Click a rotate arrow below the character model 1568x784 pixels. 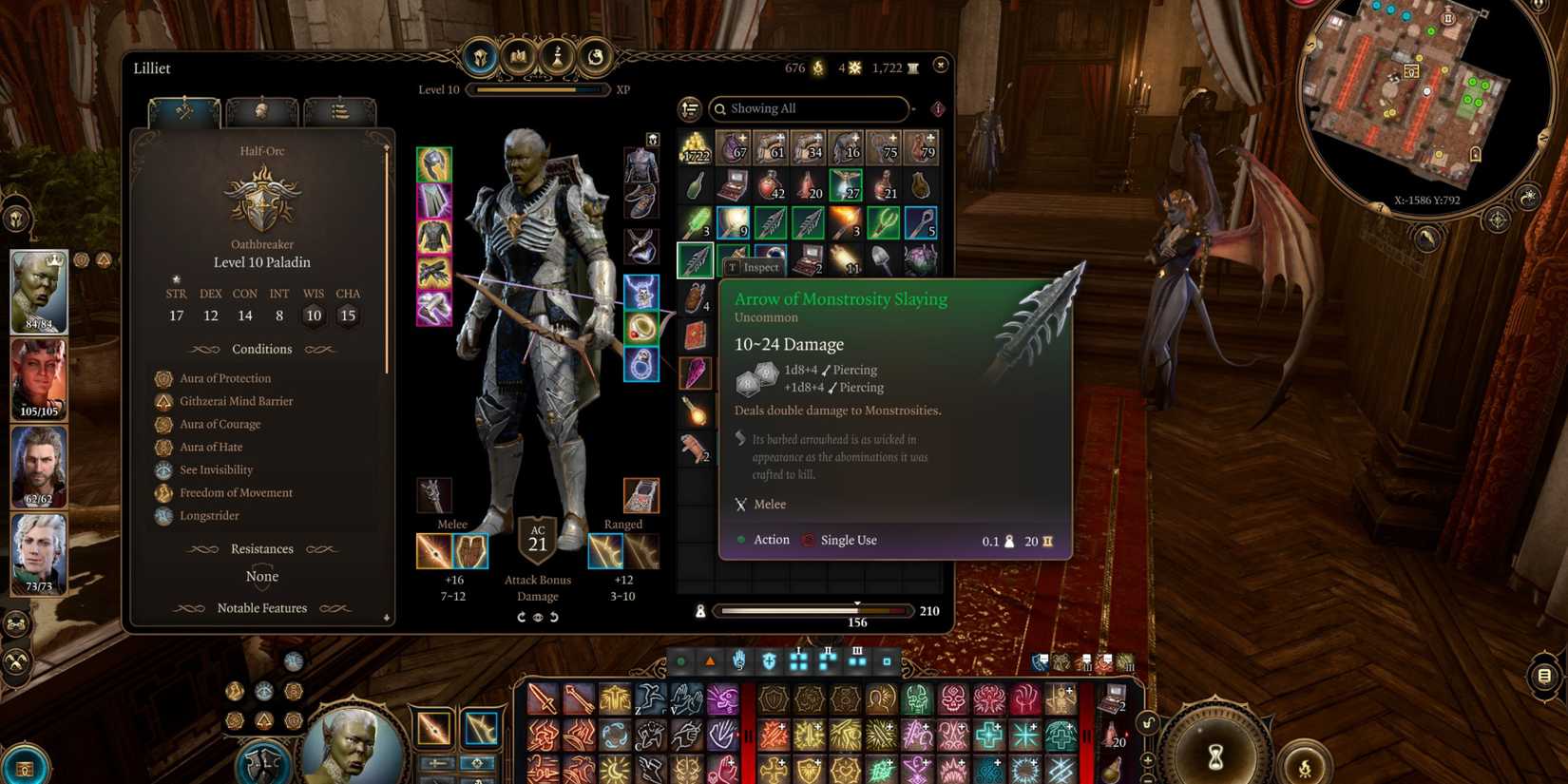(x=520, y=616)
